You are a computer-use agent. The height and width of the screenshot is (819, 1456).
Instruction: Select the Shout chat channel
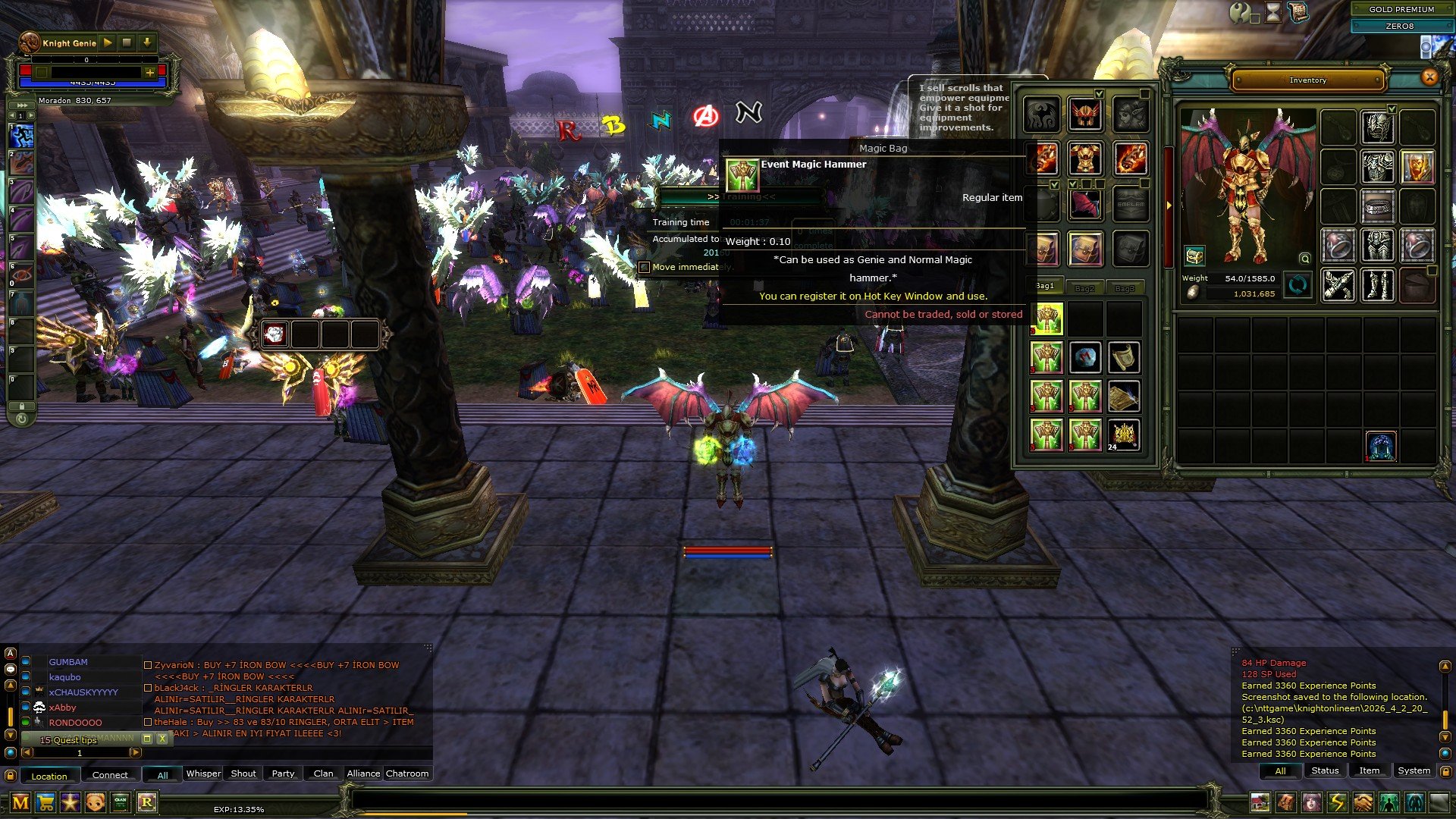[x=243, y=773]
